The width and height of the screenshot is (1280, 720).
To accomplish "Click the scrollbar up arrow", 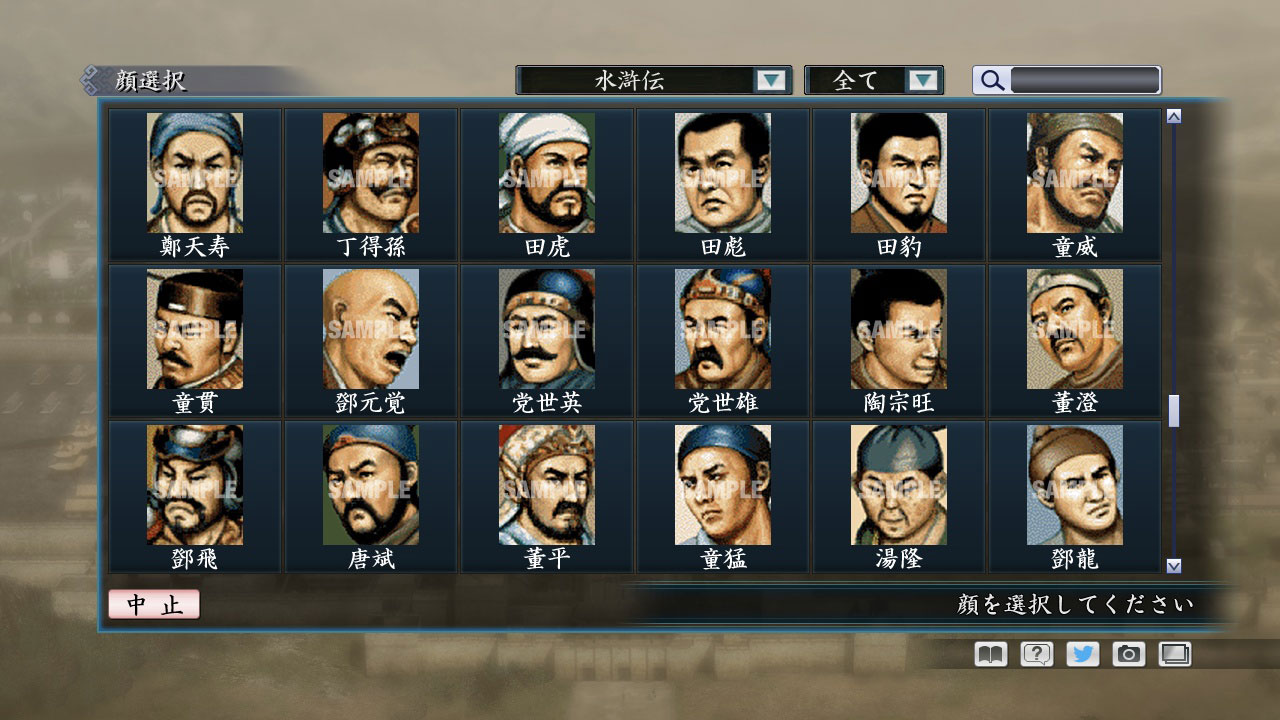I will pos(1172,115).
